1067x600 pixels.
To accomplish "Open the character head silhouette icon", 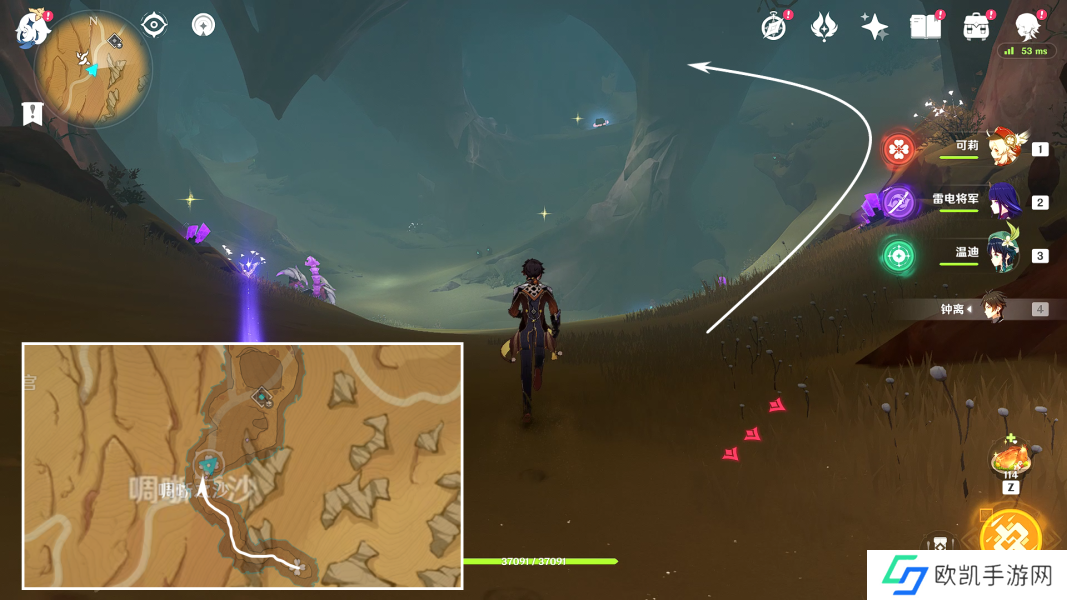I will (x=1027, y=27).
